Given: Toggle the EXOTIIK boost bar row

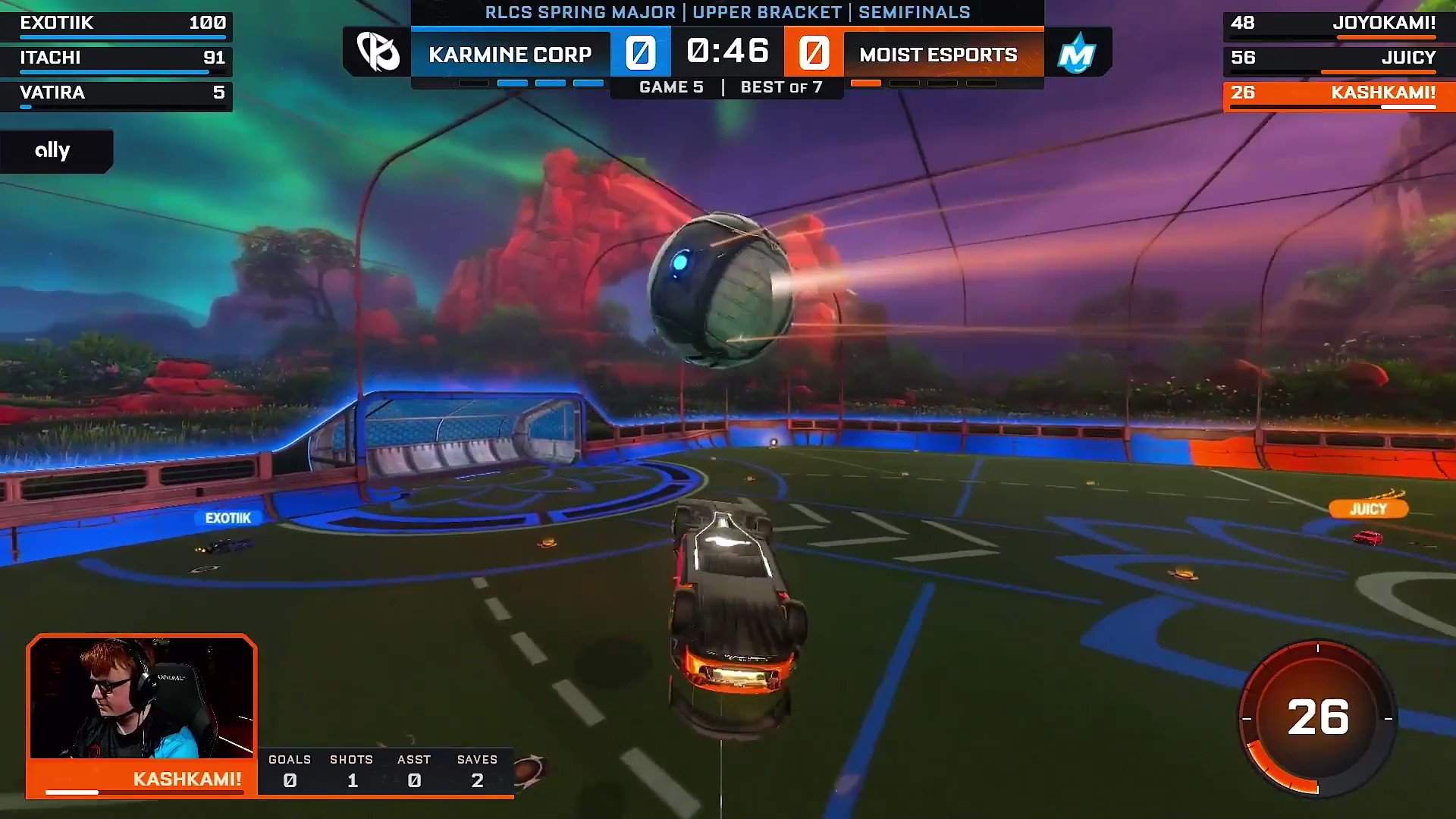Looking at the screenshot, I should click(117, 24).
